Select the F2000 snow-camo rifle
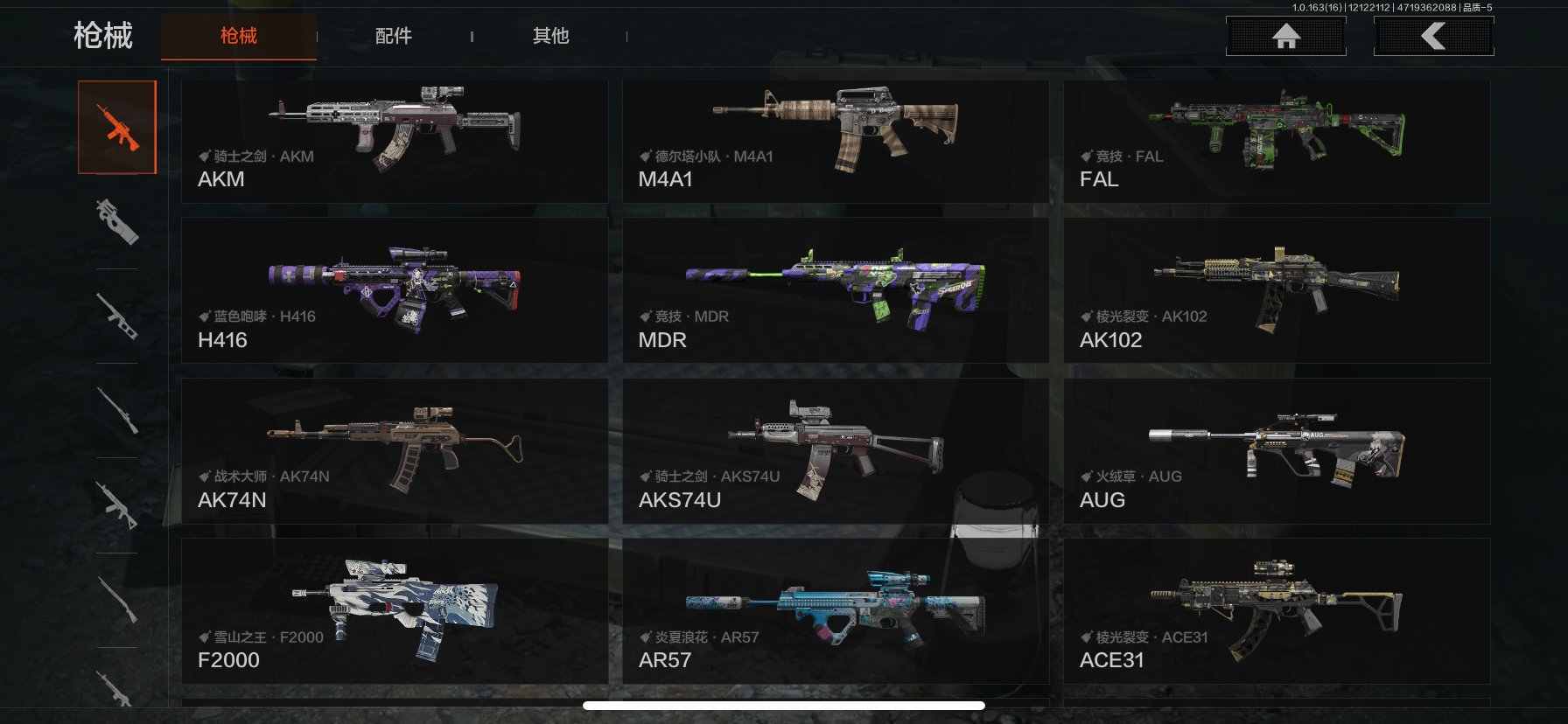1568x724 pixels. (x=394, y=611)
